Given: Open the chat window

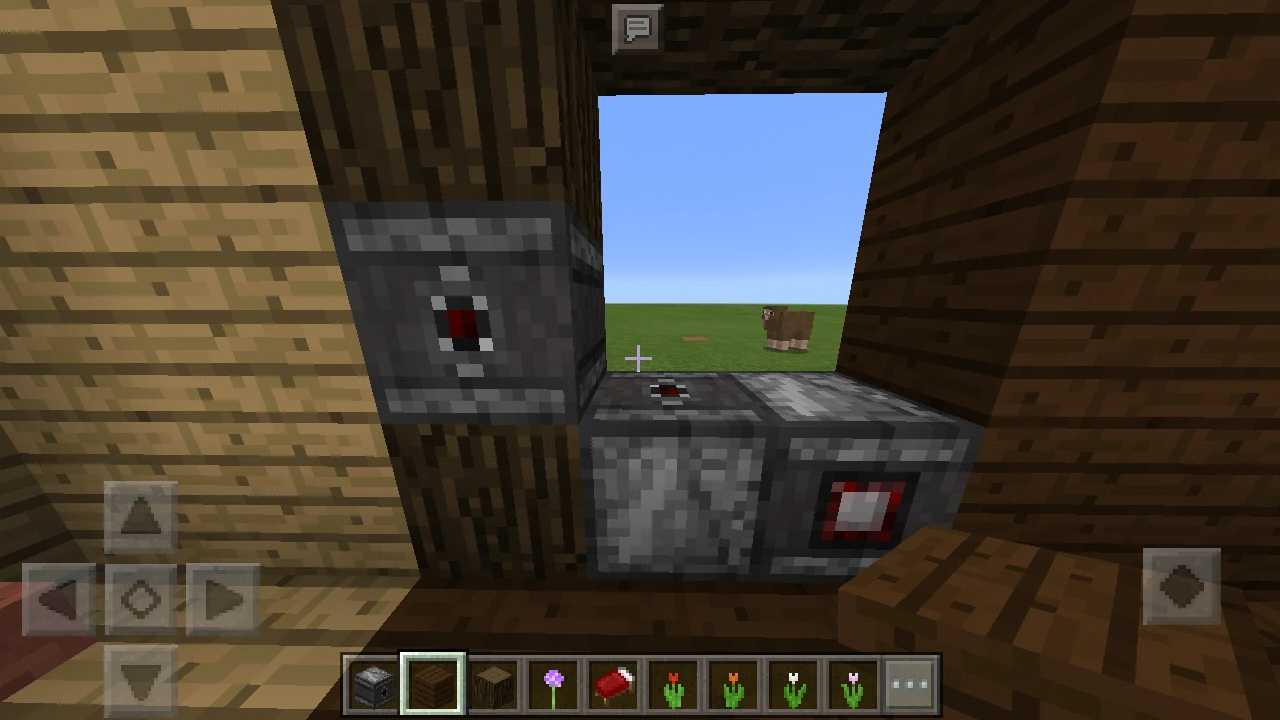Looking at the screenshot, I should [x=637, y=27].
